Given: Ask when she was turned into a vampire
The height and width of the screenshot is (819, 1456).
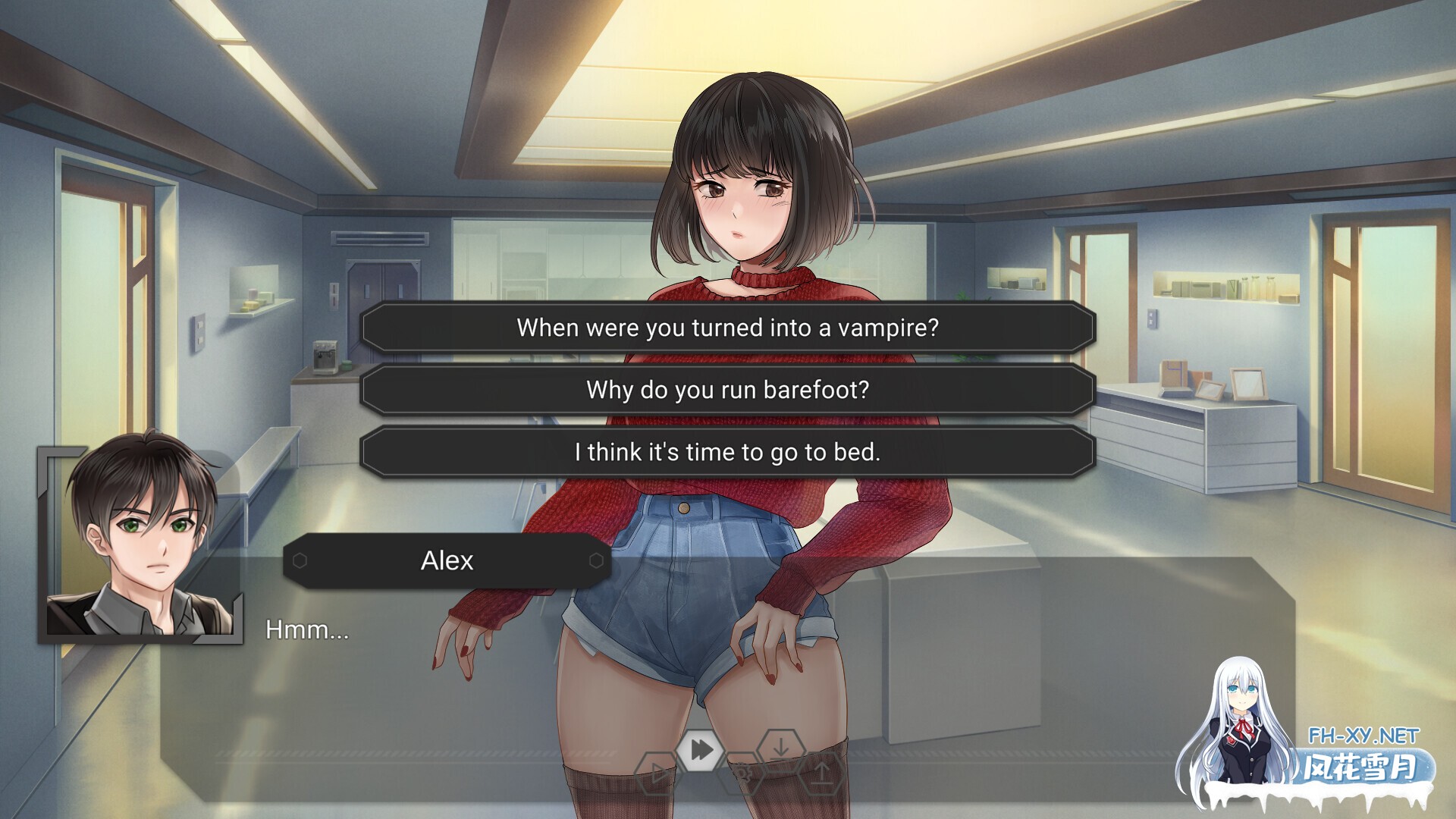Looking at the screenshot, I should tap(728, 328).
